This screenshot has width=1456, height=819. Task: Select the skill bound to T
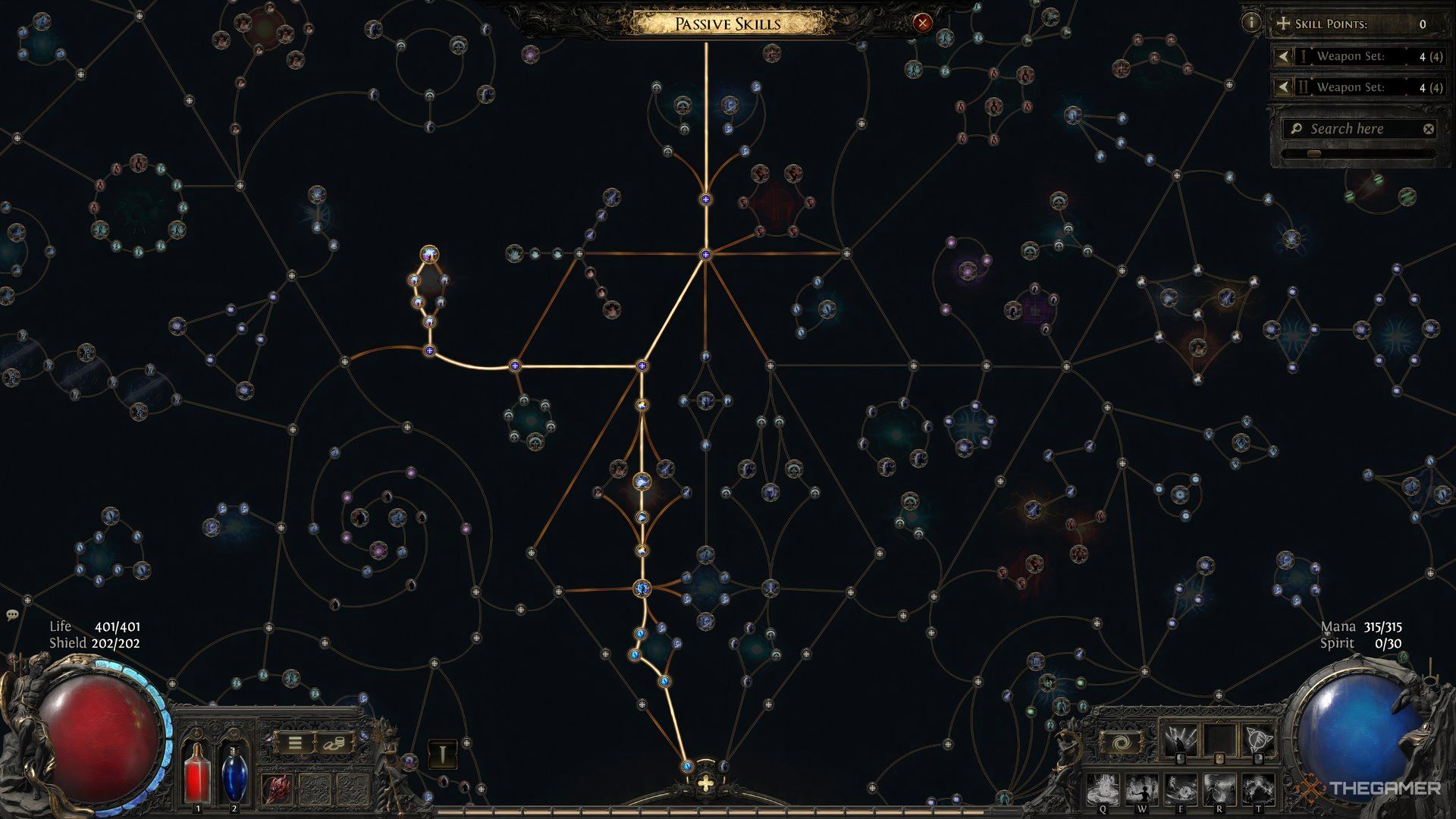[1258, 789]
